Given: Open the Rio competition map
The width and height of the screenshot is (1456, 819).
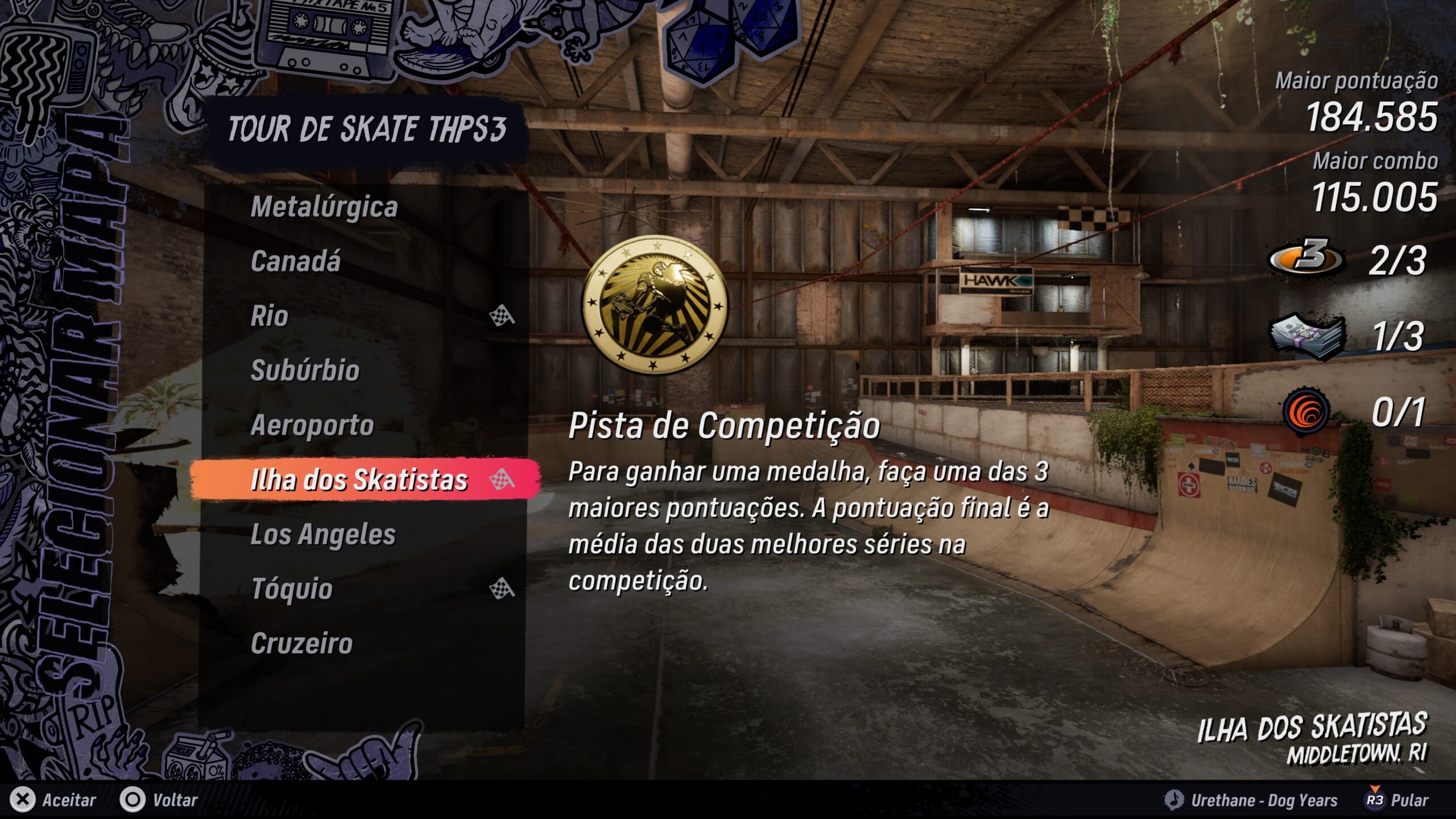Looking at the screenshot, I should pos(270,316).
